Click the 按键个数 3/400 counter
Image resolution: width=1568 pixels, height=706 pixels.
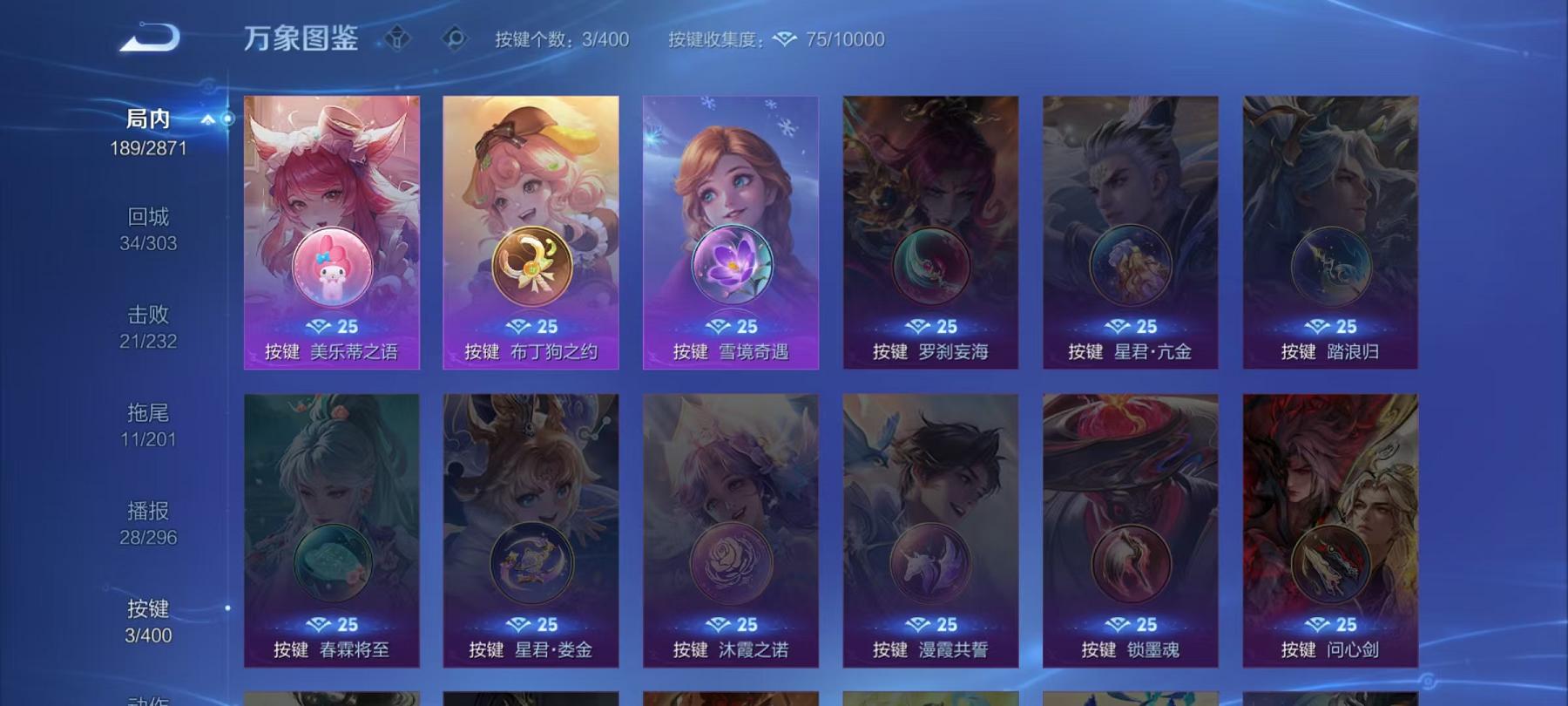564,38
